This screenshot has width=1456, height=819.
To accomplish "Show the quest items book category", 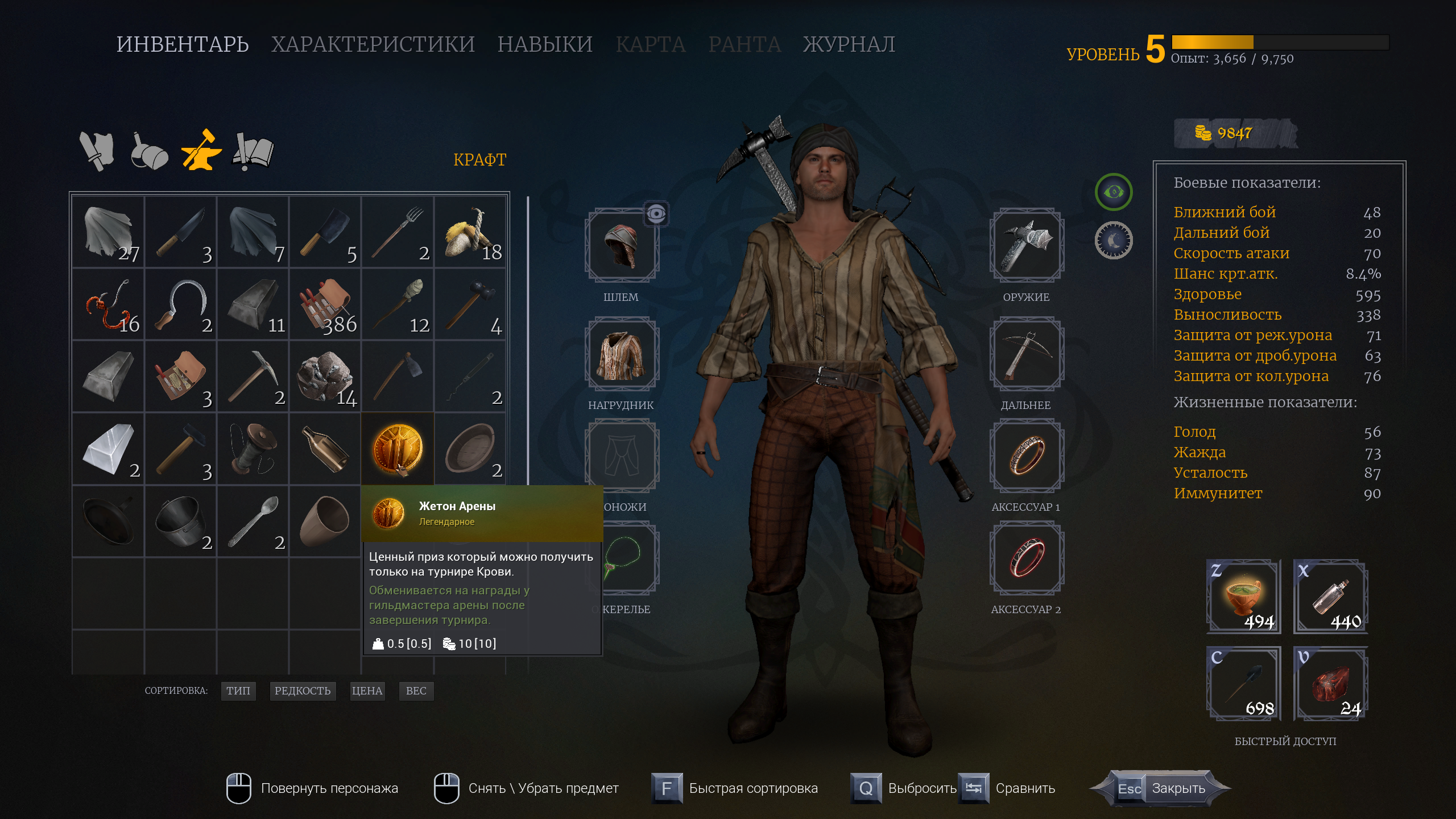I will coord(254,151).
